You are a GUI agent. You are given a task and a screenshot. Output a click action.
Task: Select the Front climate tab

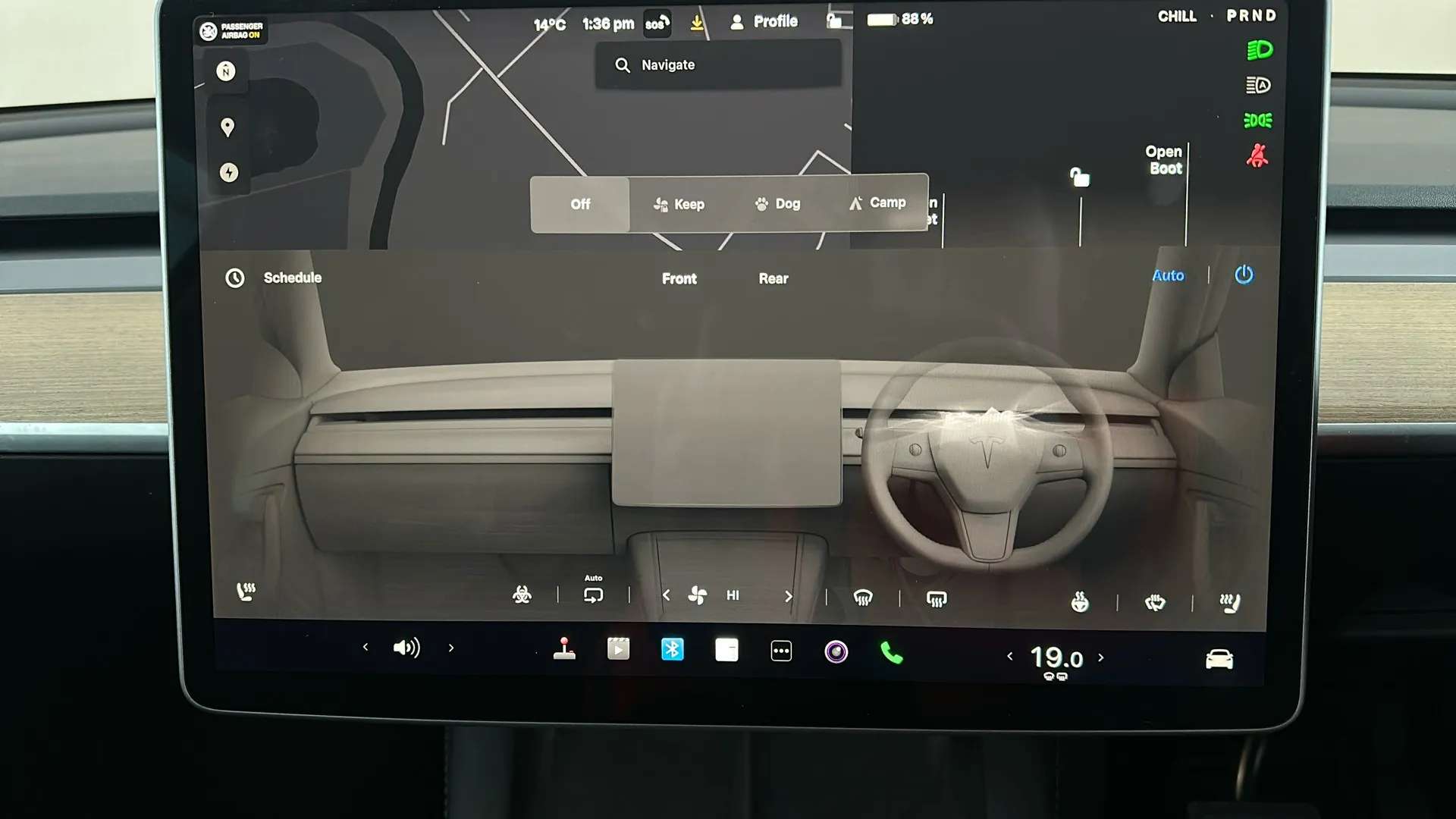[679, 278]
